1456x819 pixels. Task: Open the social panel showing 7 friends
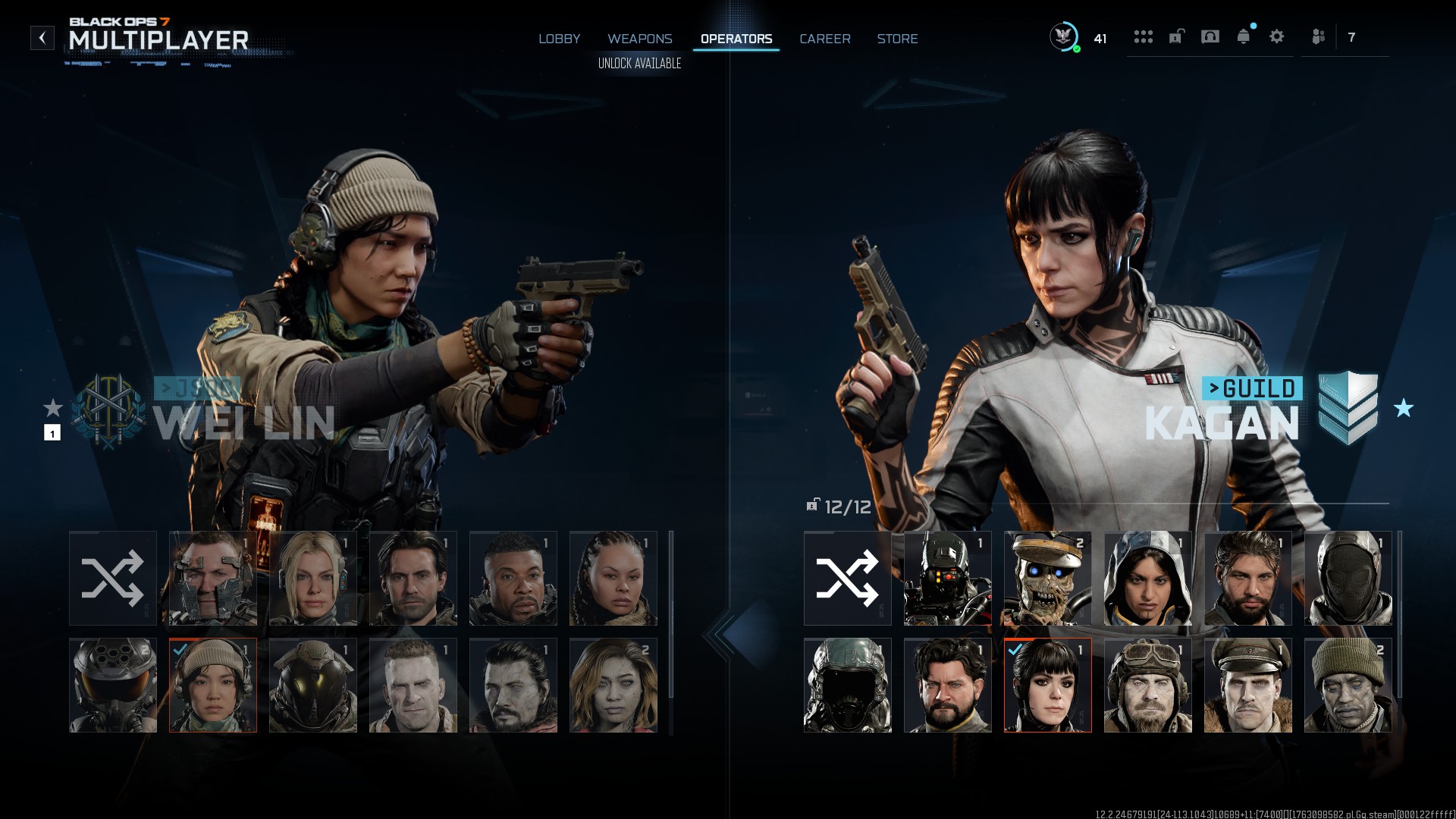point(1319,36)
